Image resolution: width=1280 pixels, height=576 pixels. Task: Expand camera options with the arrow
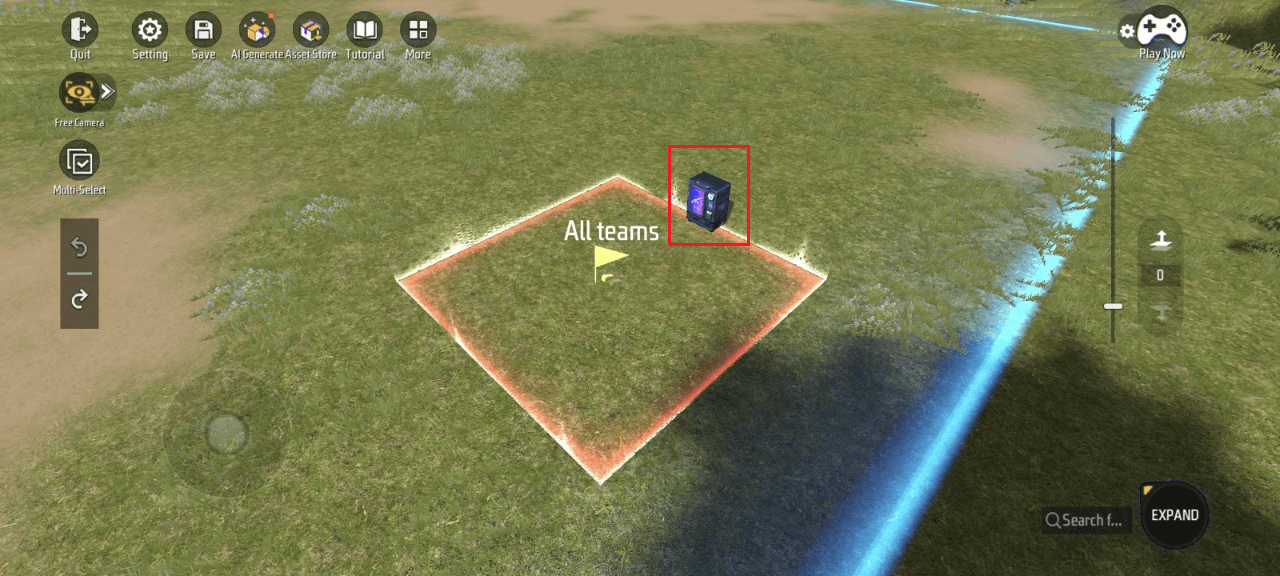tap(107, 92)
